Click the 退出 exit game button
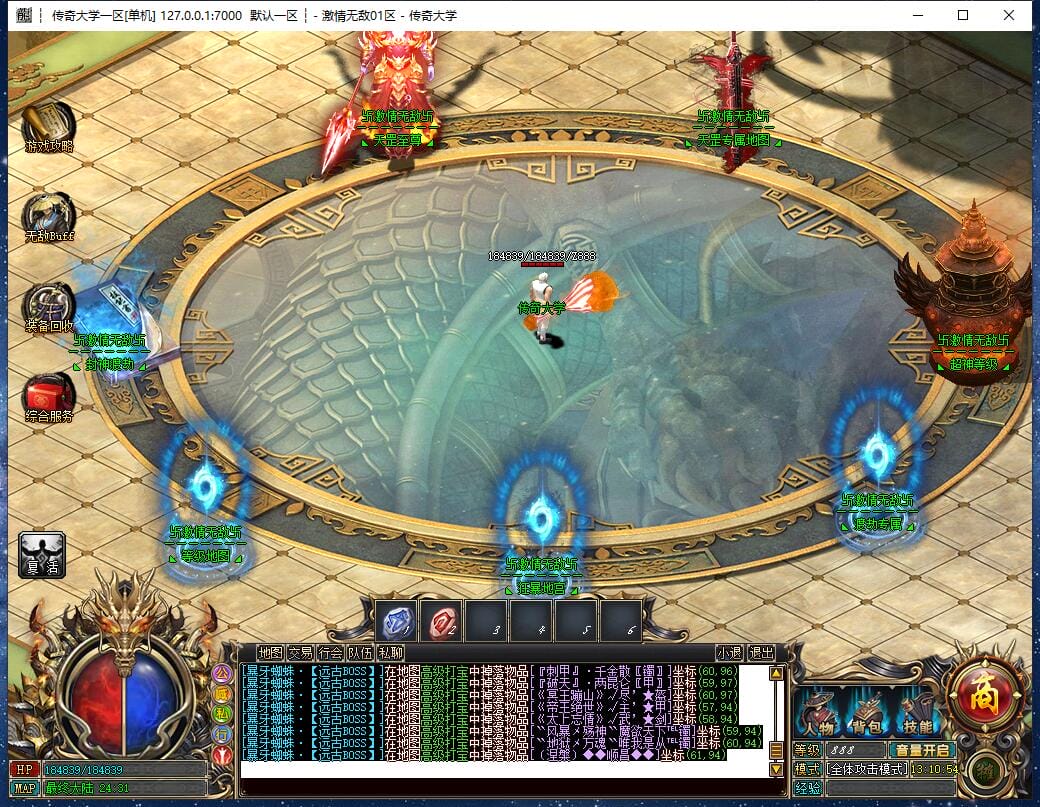 (x=761, y=653)
